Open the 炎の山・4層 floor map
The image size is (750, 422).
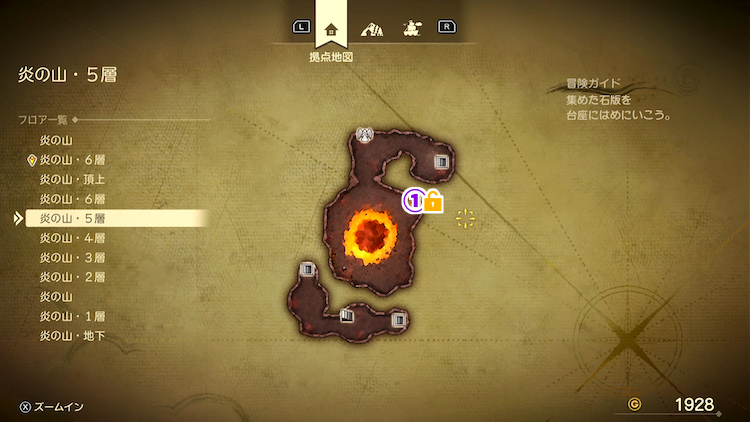pos(73,238)
